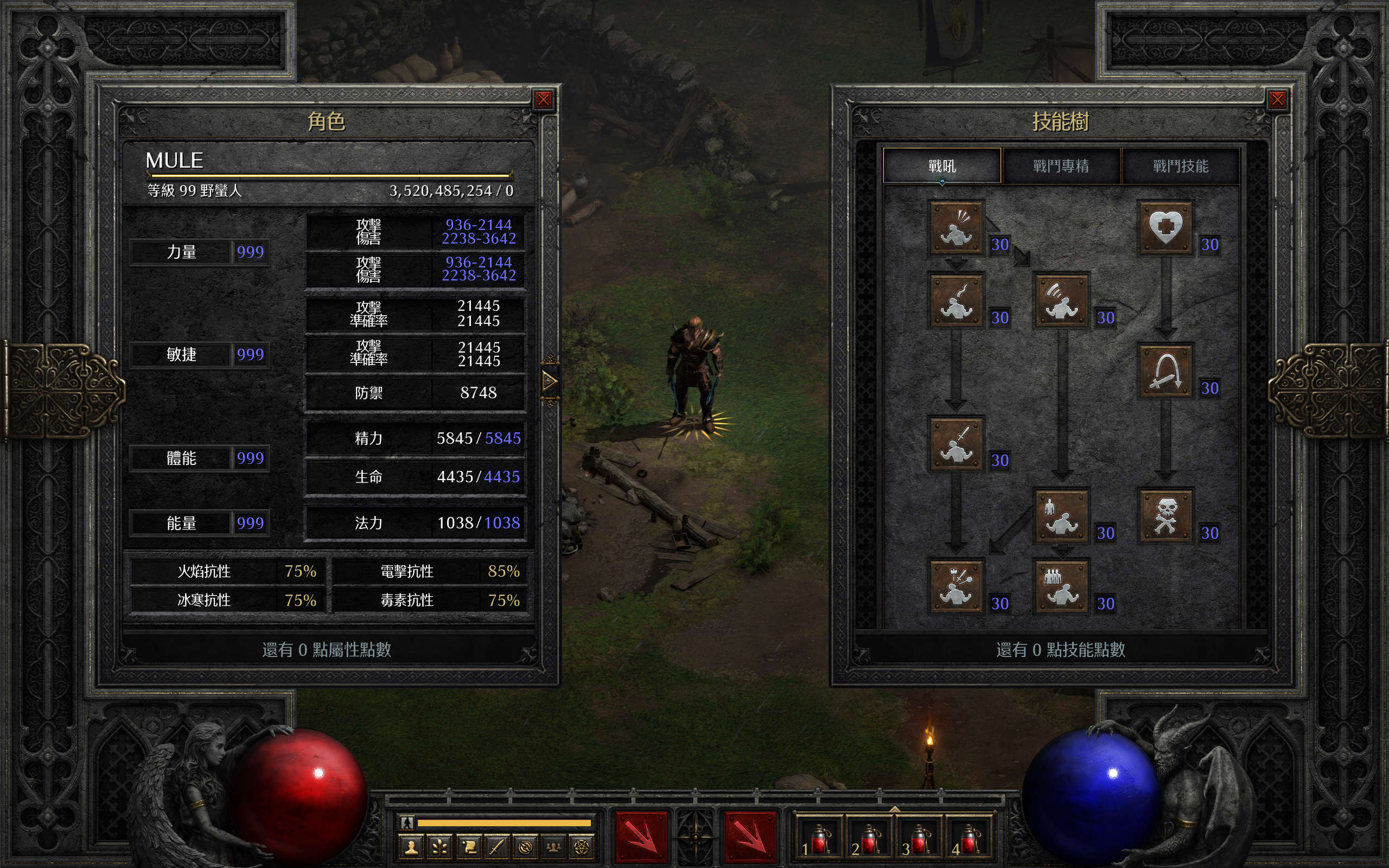
Task: Open the game menu pentagram icon
Action: pyautogui.click(x=582, y=847)
